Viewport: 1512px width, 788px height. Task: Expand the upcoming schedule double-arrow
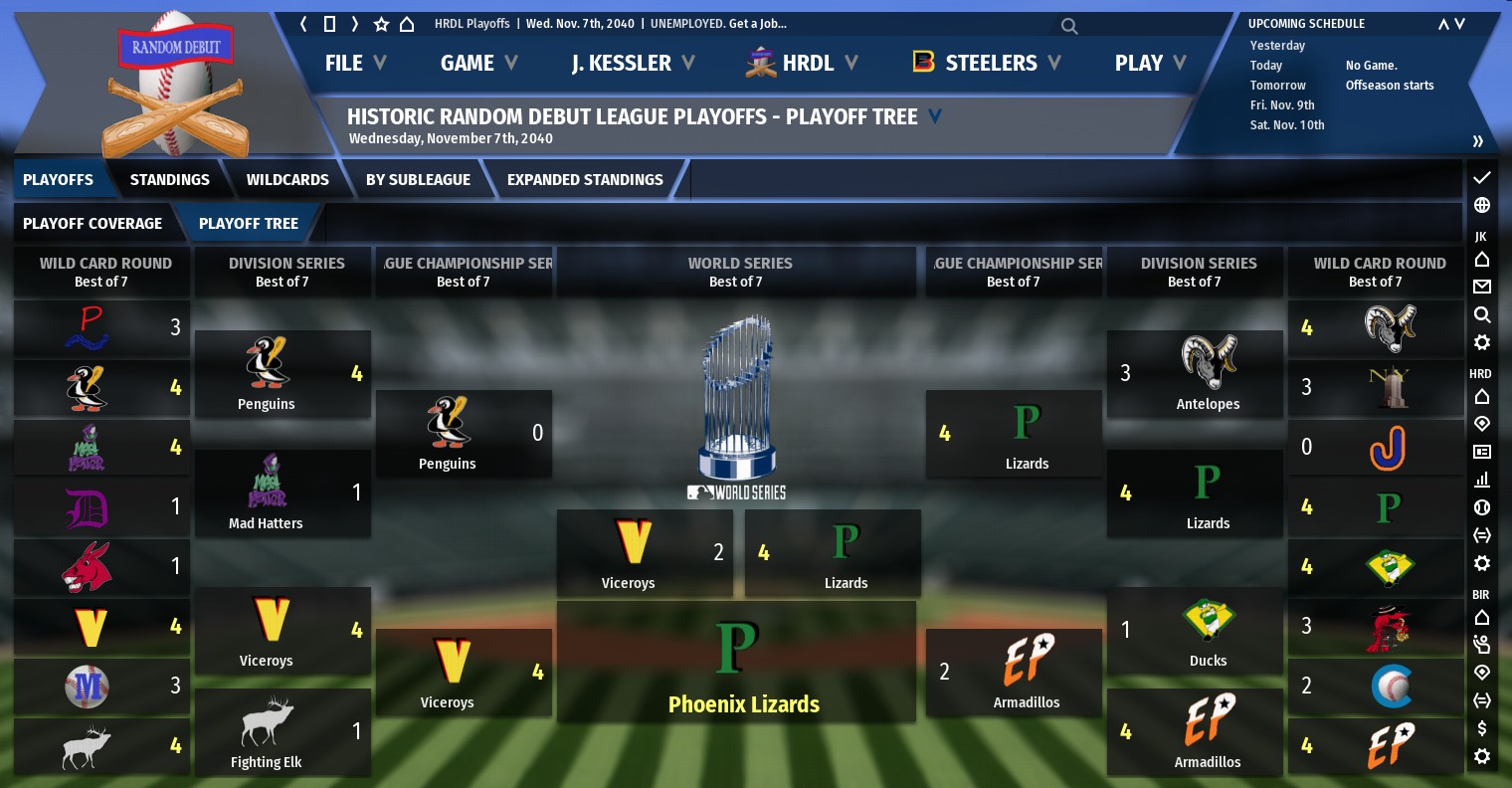1478,141
